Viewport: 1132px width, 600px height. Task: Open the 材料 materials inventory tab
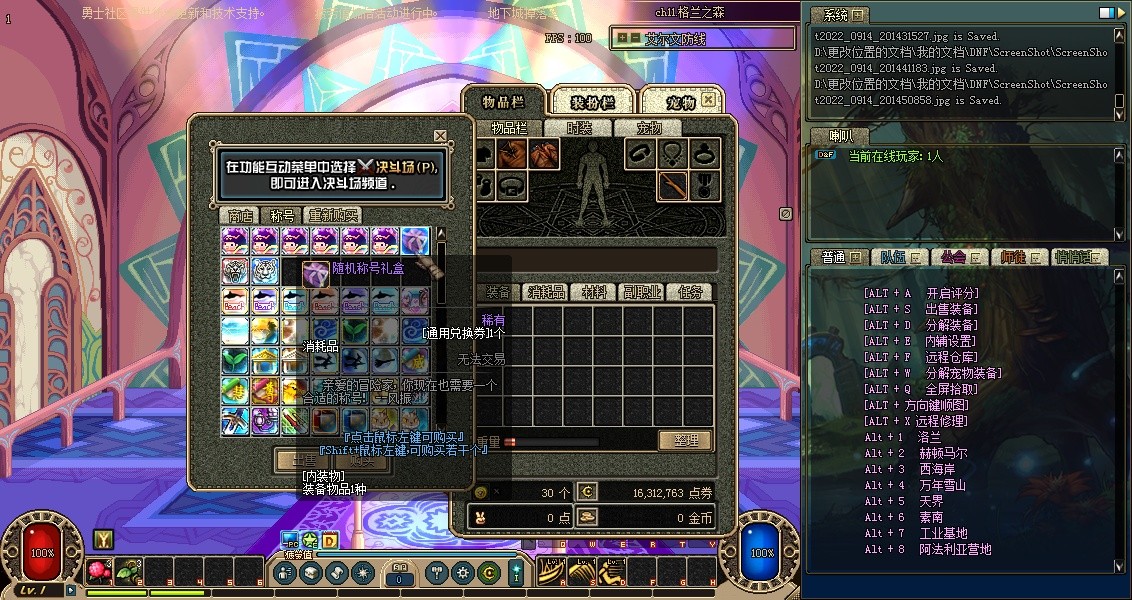click(x=595, y=292)
